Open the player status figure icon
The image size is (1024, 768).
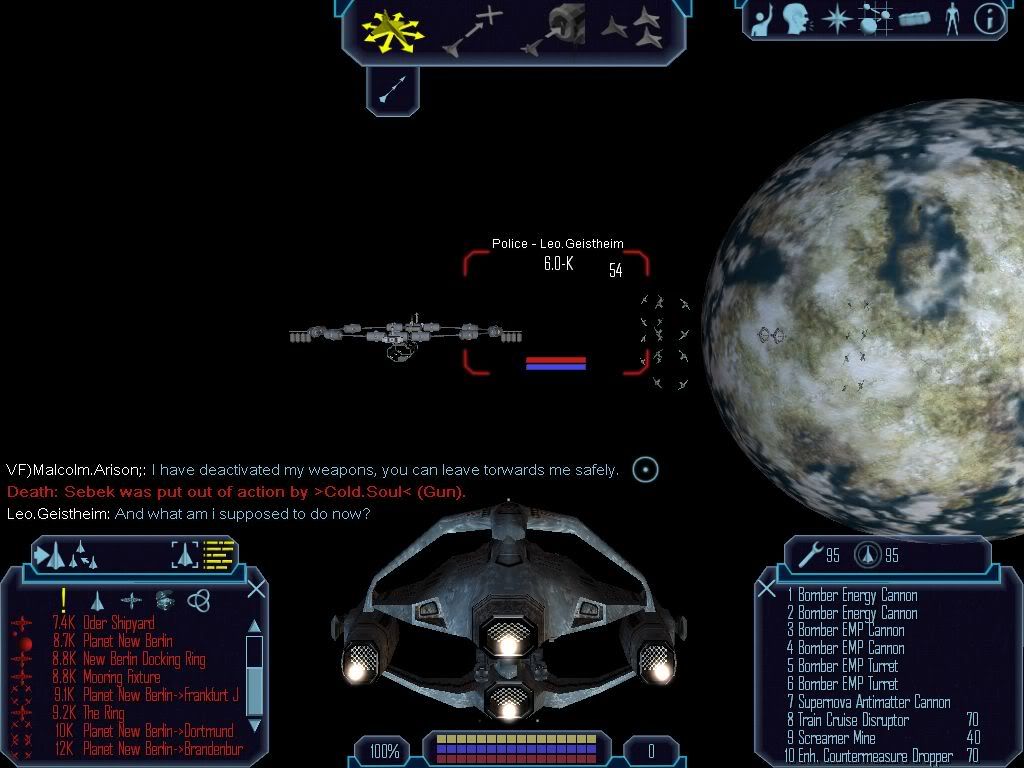pos(951,18)
